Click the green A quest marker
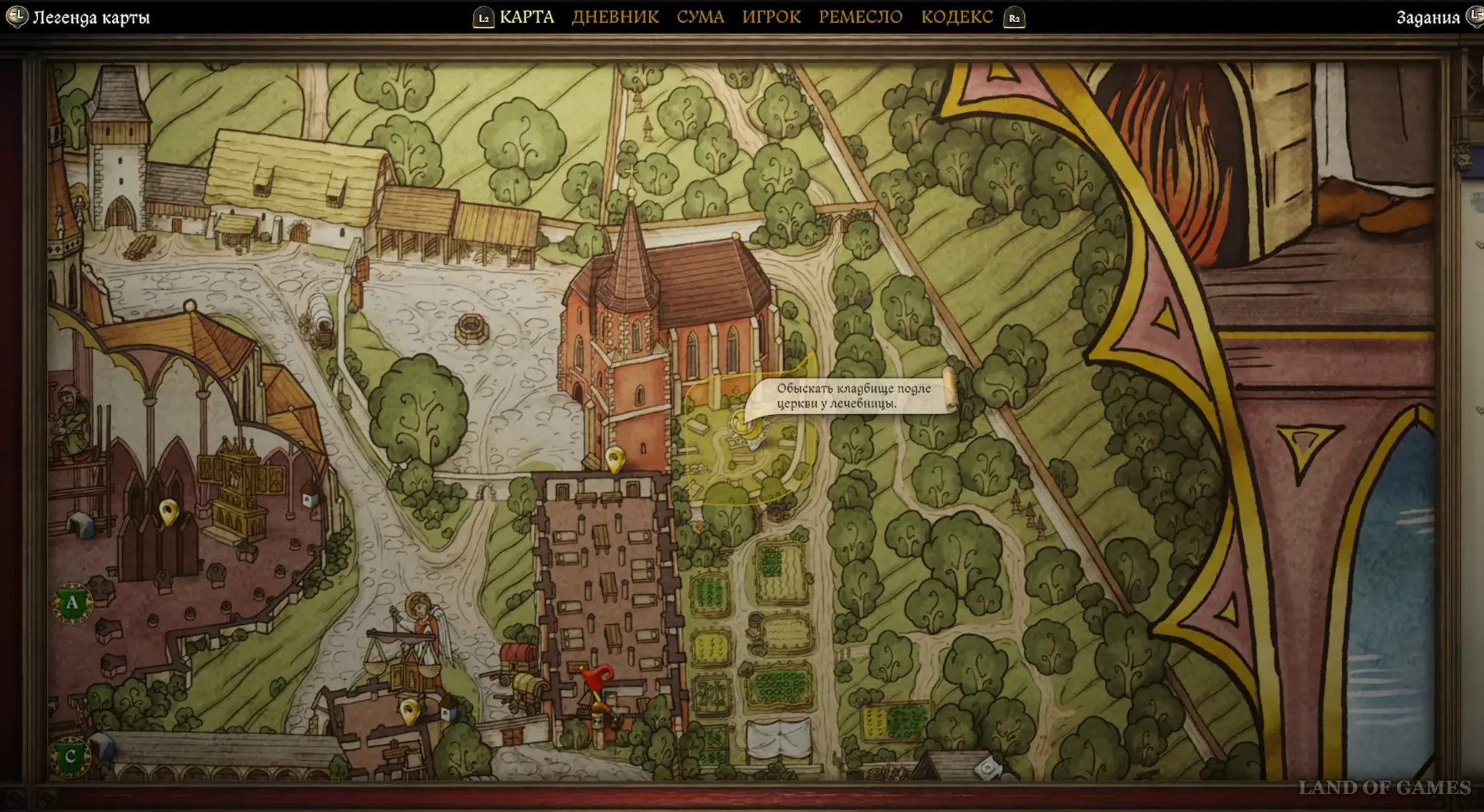 [x=72, y=604]
